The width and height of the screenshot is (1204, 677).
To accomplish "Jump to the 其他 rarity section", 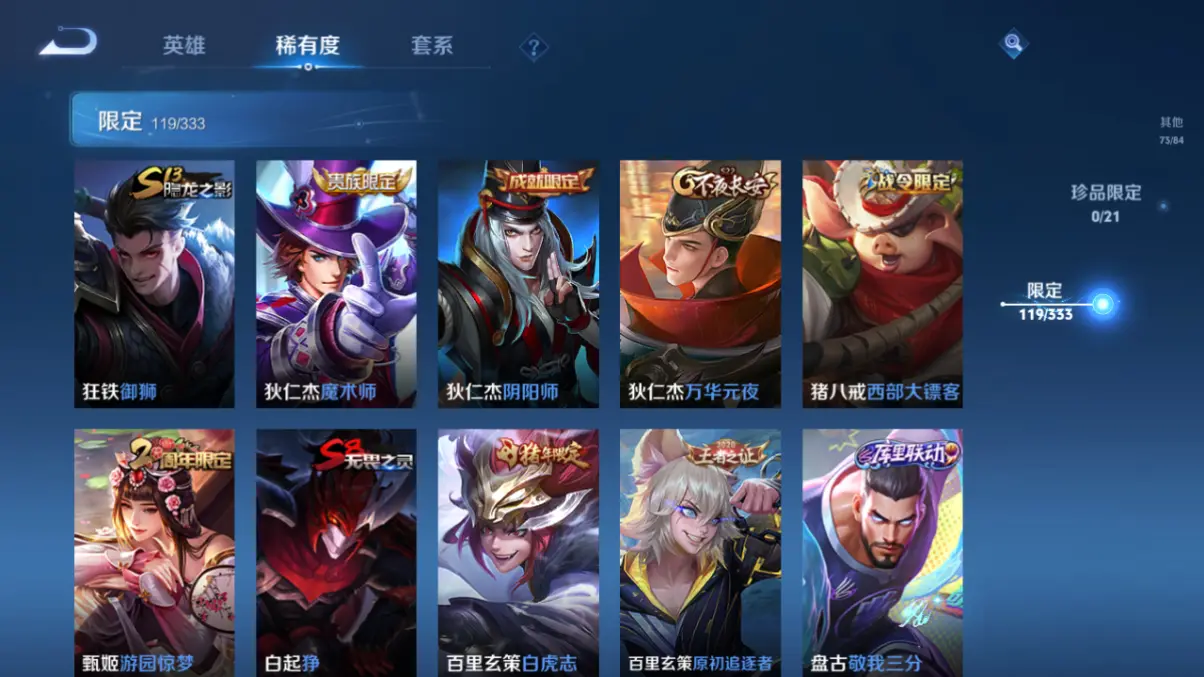I will click(1171, 130).
